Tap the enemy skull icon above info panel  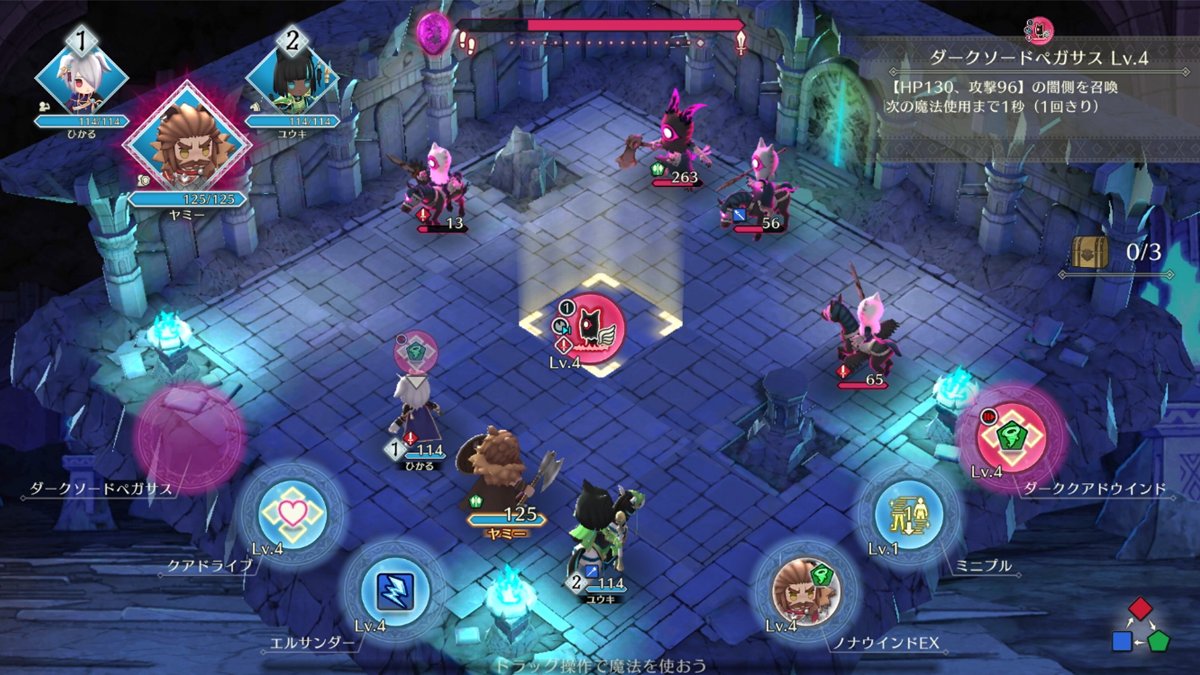[x=1040, y=29]
